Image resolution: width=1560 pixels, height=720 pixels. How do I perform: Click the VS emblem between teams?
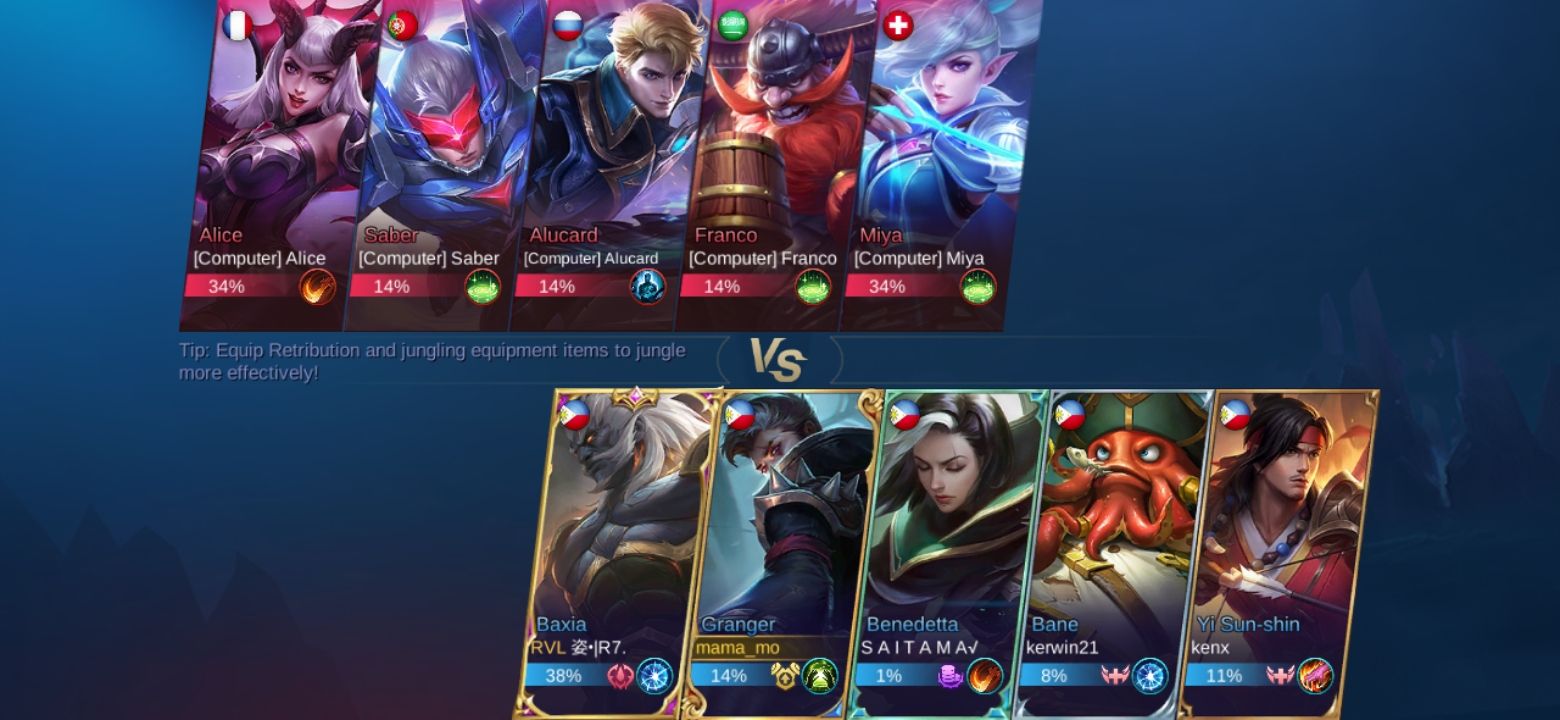pos(778,358)
